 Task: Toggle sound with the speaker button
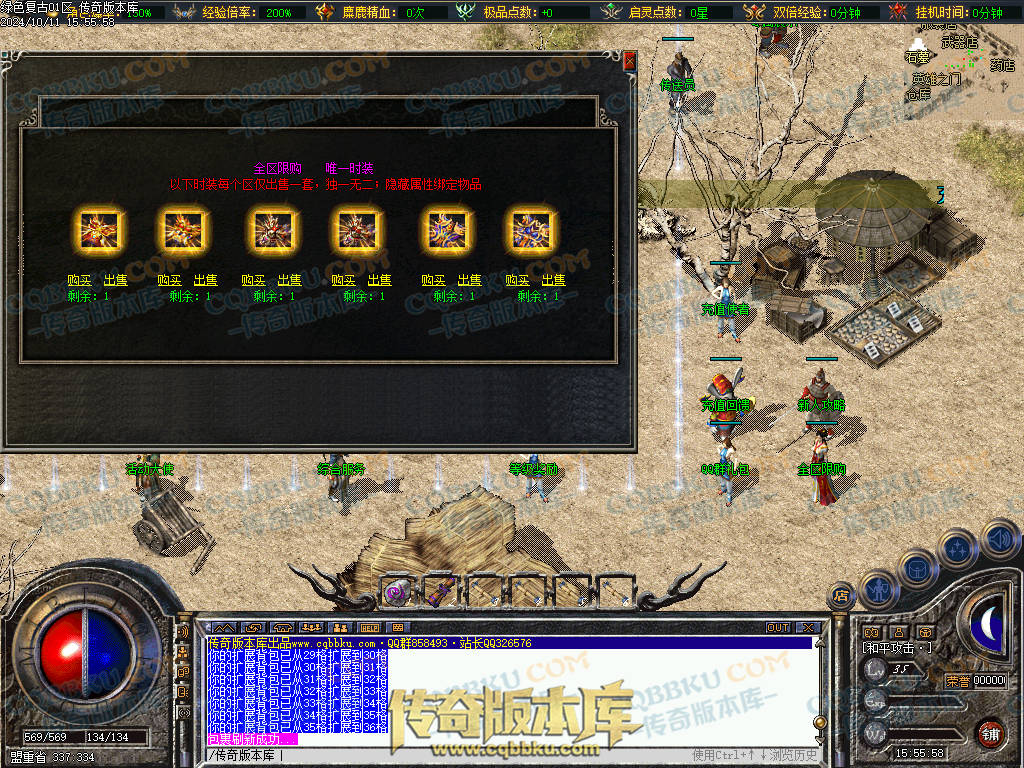tap(999, 541)
